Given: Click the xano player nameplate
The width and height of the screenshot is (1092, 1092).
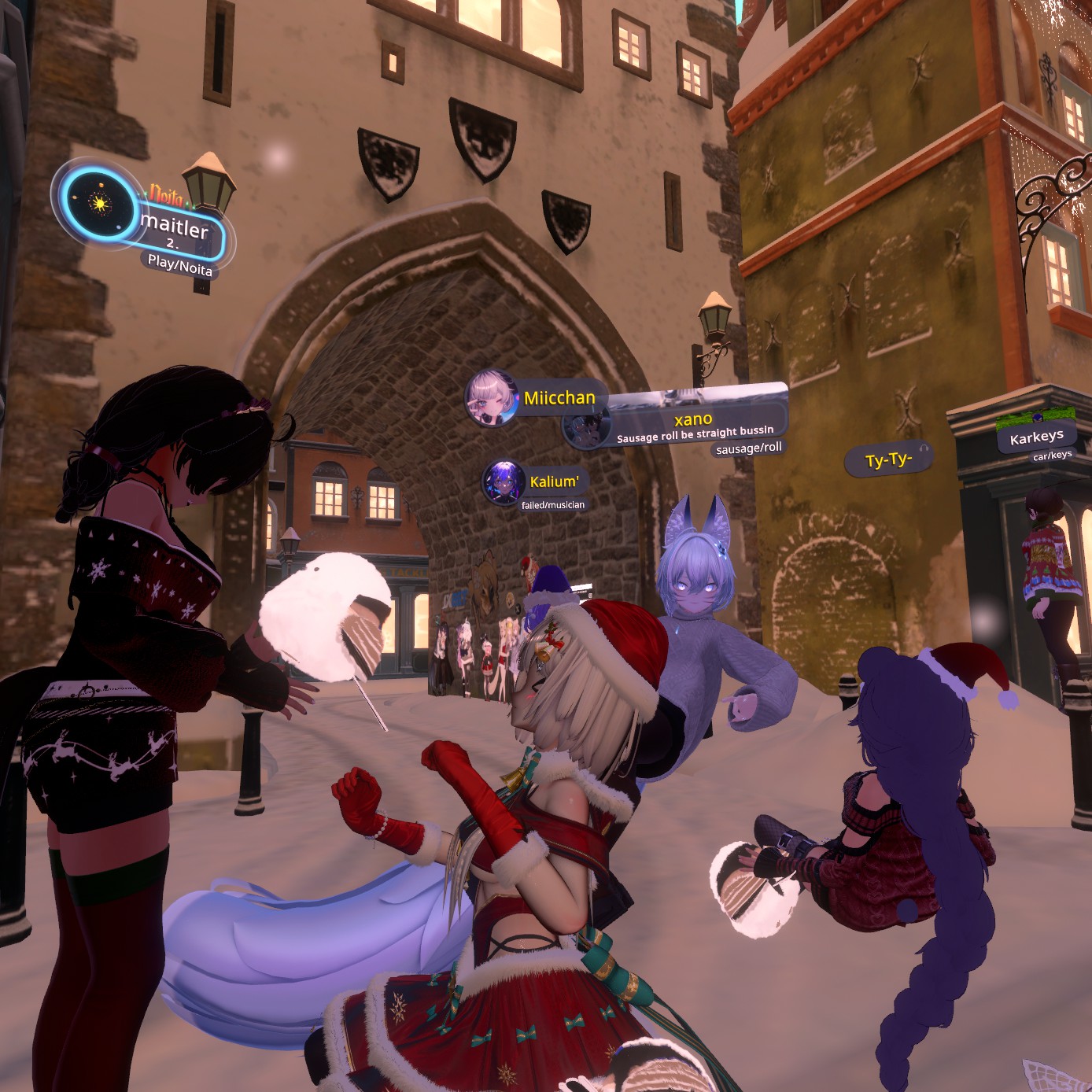Looking at the screenshot, I should pos(694,425).
